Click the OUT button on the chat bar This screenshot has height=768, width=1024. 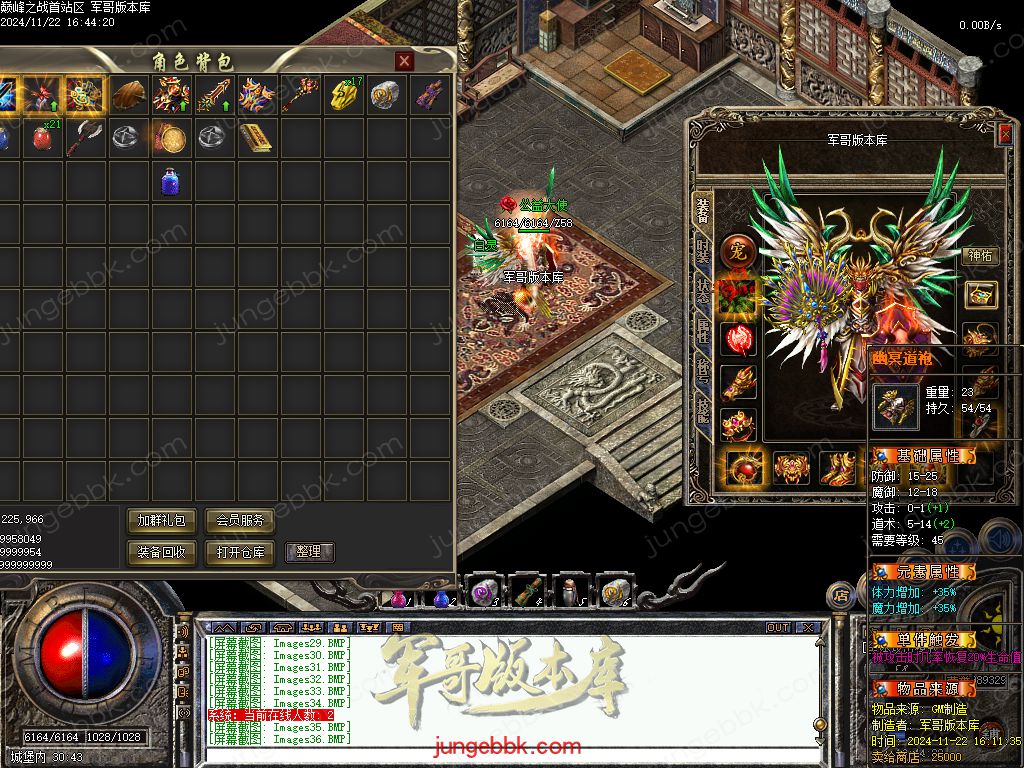click(x=777, y=628)
